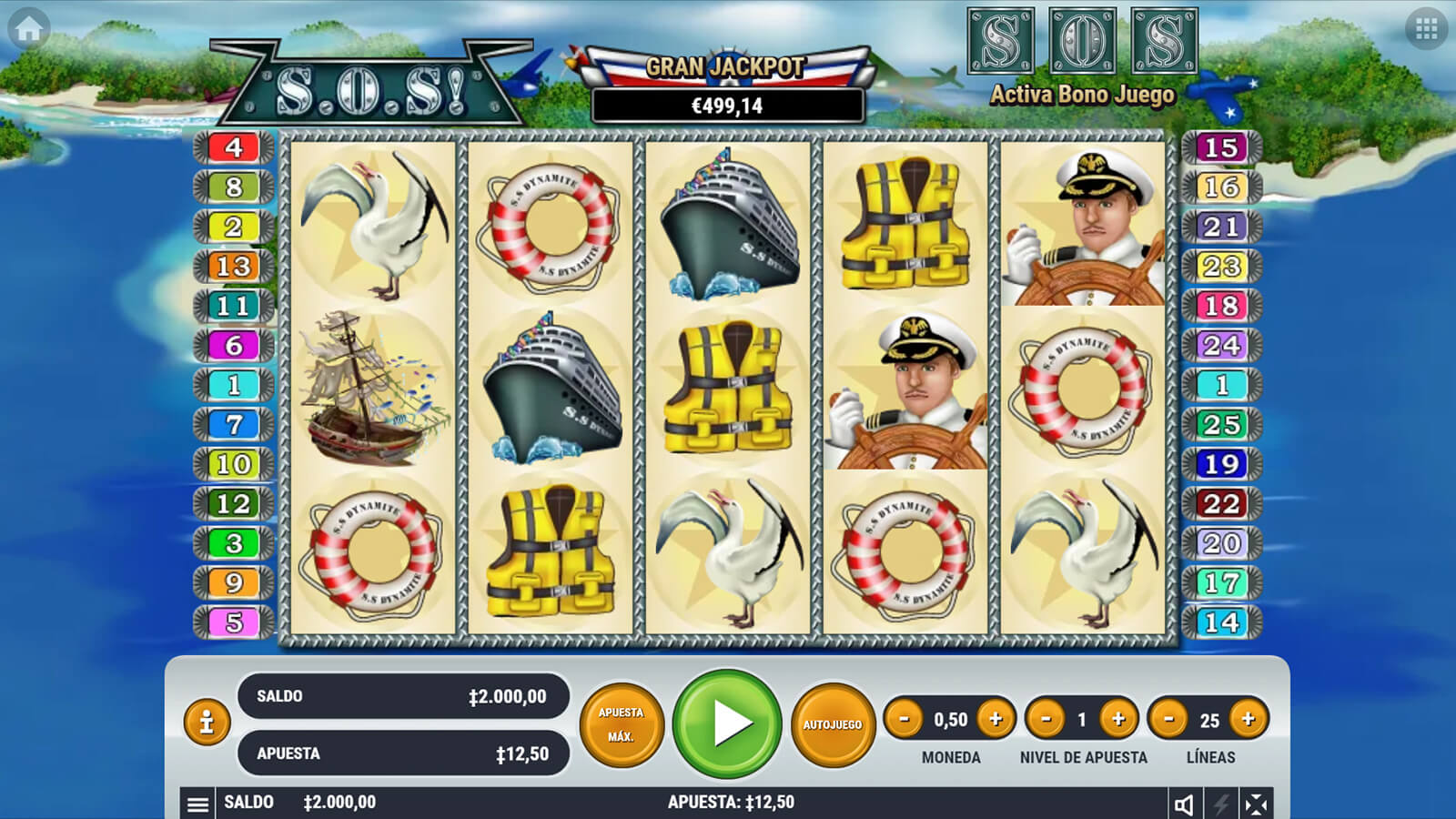Open the grid apps menu

[1426, 29]
